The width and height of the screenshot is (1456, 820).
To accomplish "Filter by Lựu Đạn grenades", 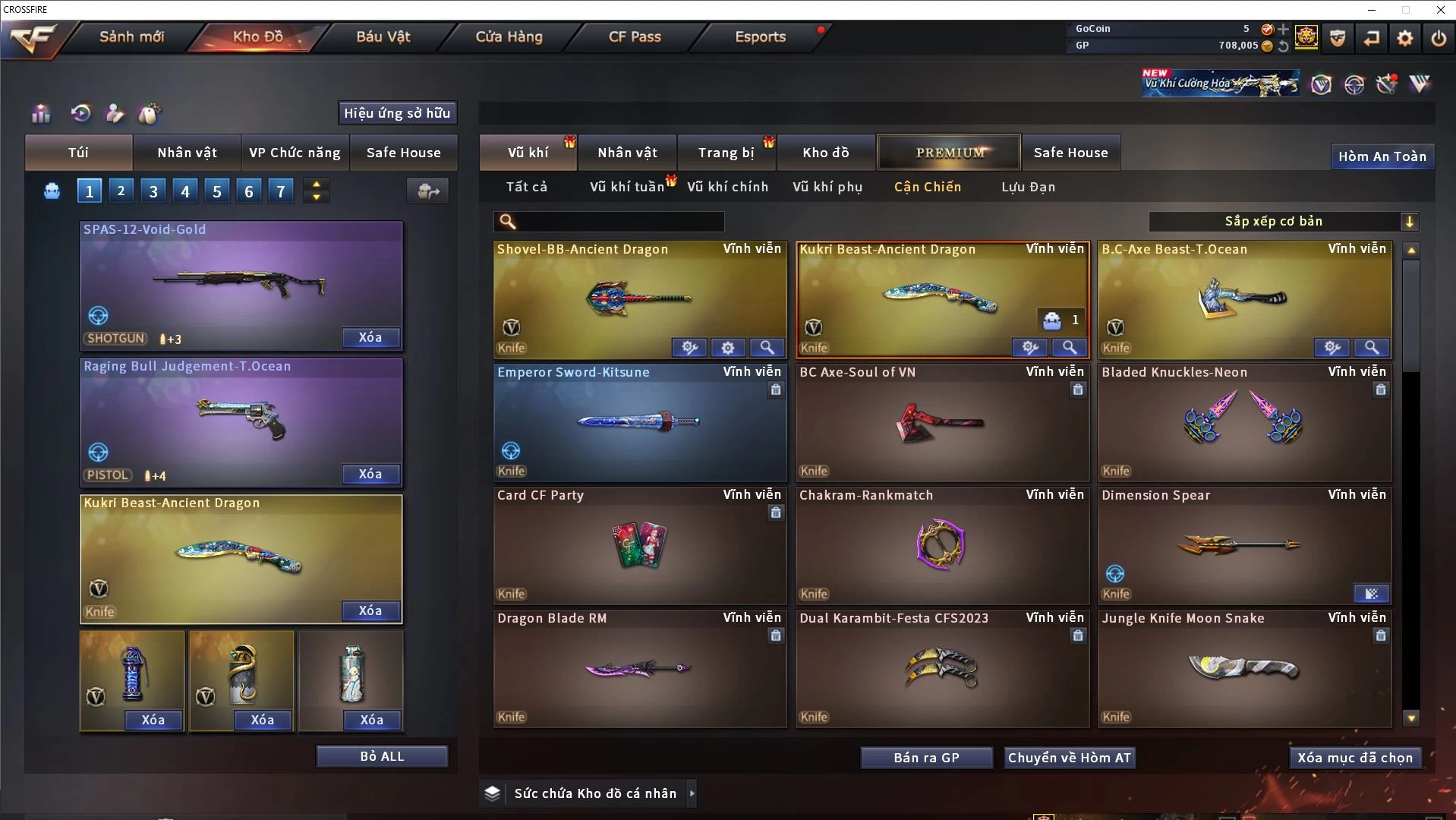I will click(x=1028, y=187).
